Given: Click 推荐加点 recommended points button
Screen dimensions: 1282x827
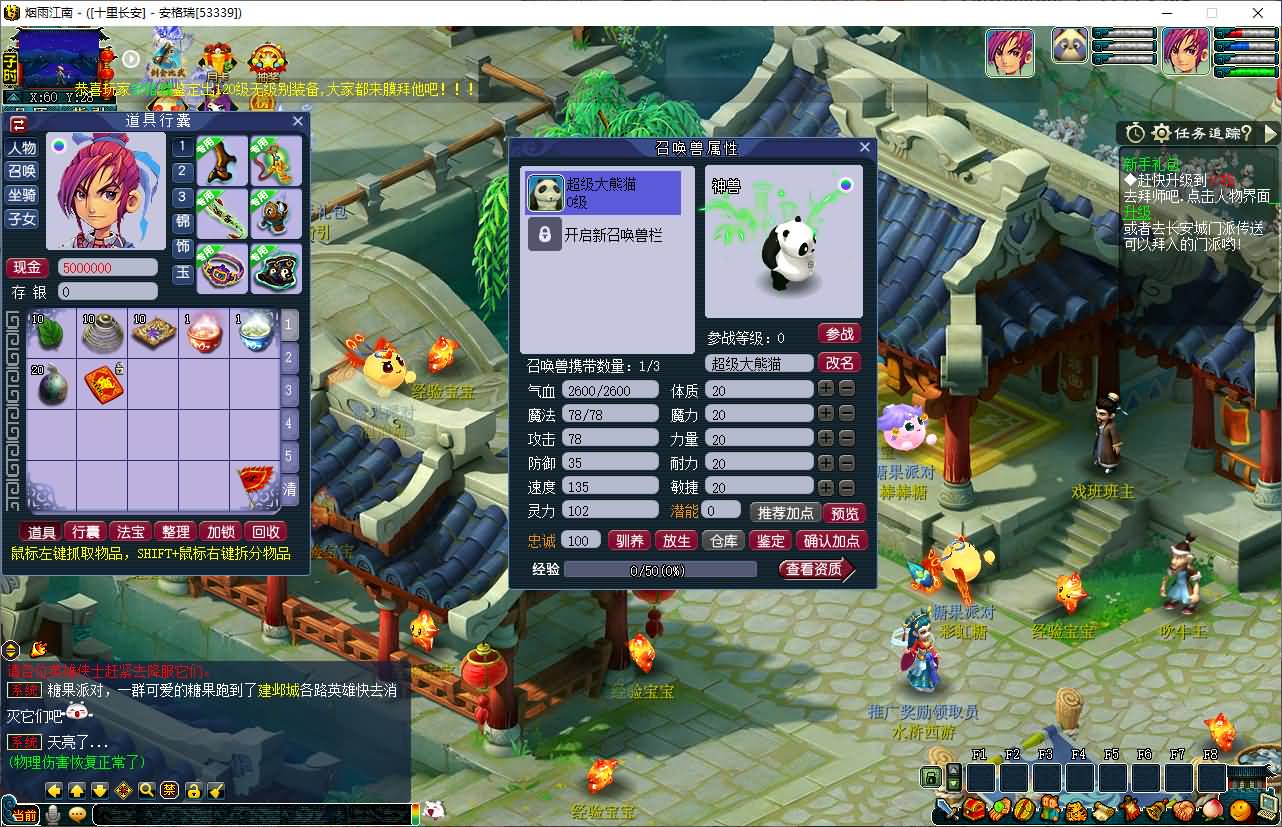Looking at the screenshot, I should pyautogui.click(x=786, y=513).
